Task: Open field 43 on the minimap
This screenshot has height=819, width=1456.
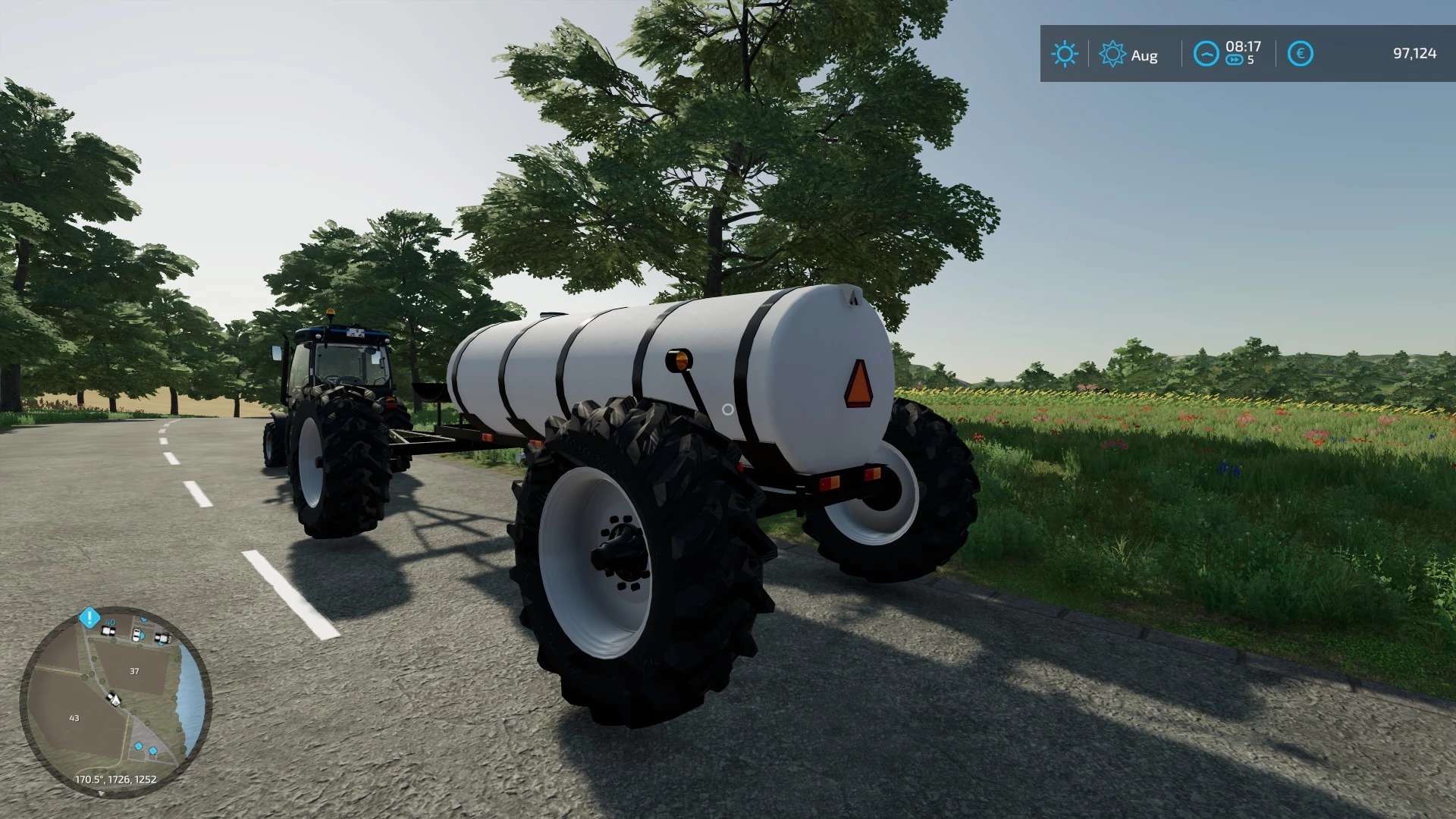Action: coord(74,719)
